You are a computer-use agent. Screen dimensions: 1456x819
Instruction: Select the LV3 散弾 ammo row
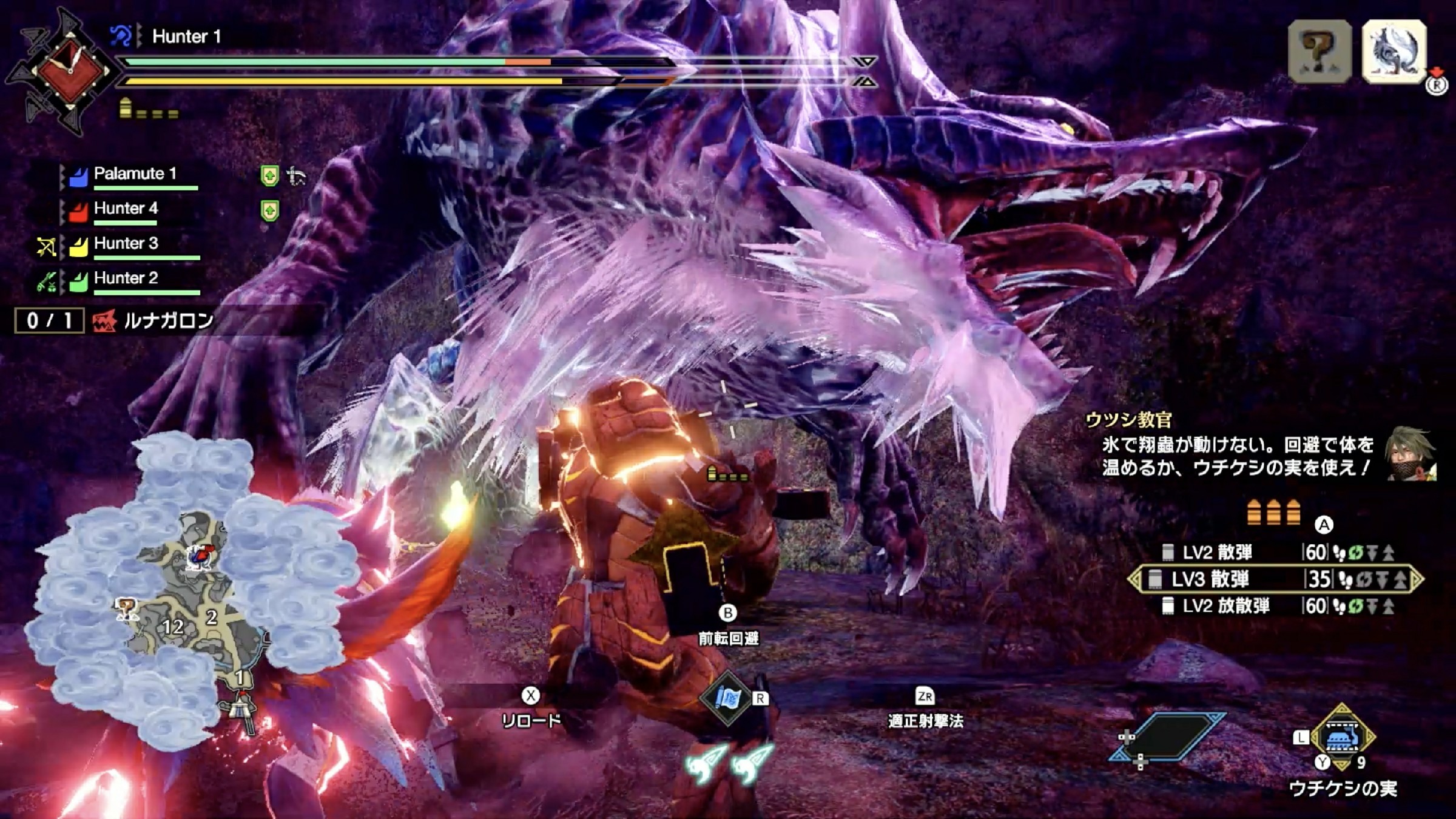1274,579
